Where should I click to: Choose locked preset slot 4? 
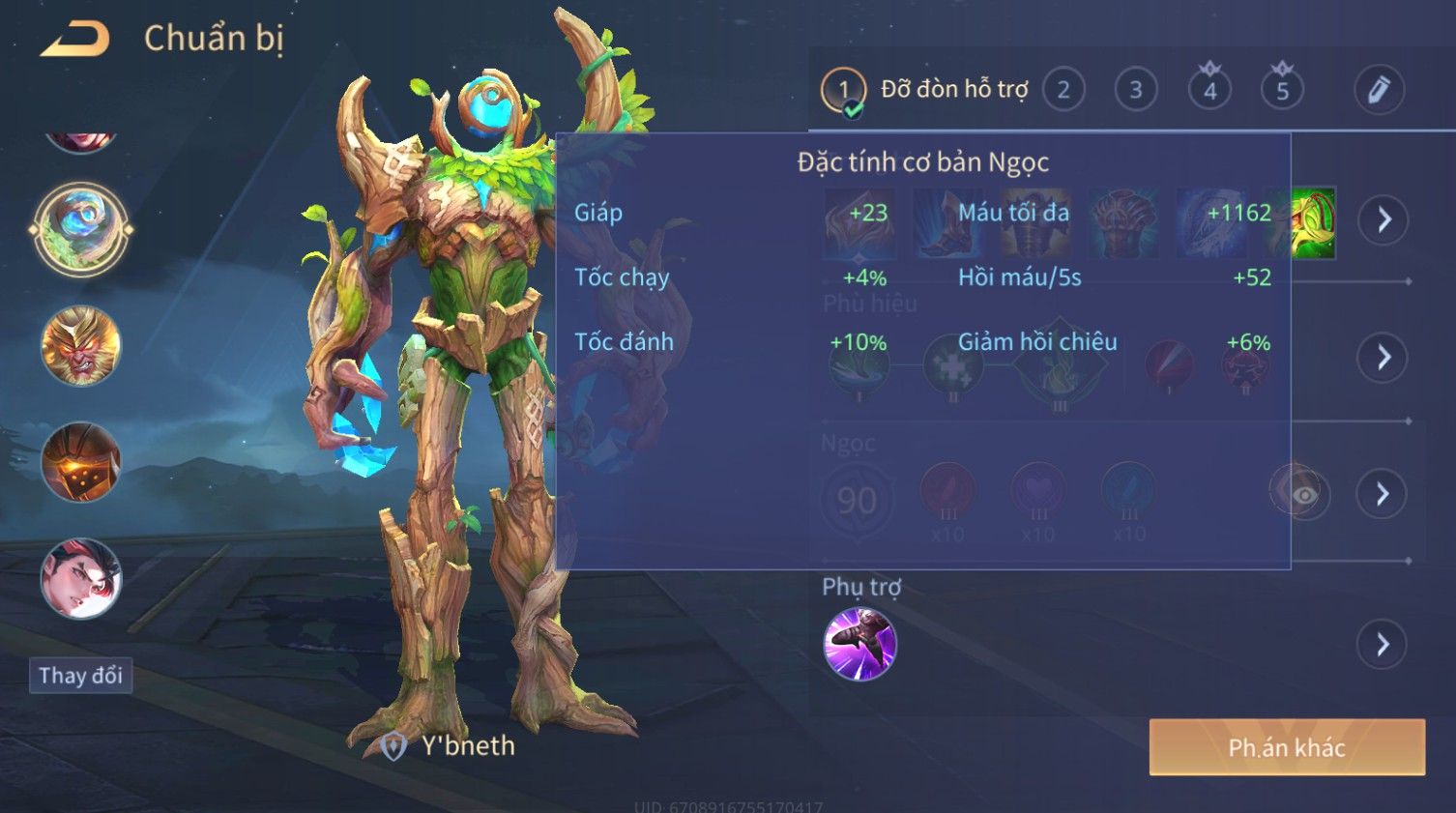pyautogui.click(x=1209, y=91)
